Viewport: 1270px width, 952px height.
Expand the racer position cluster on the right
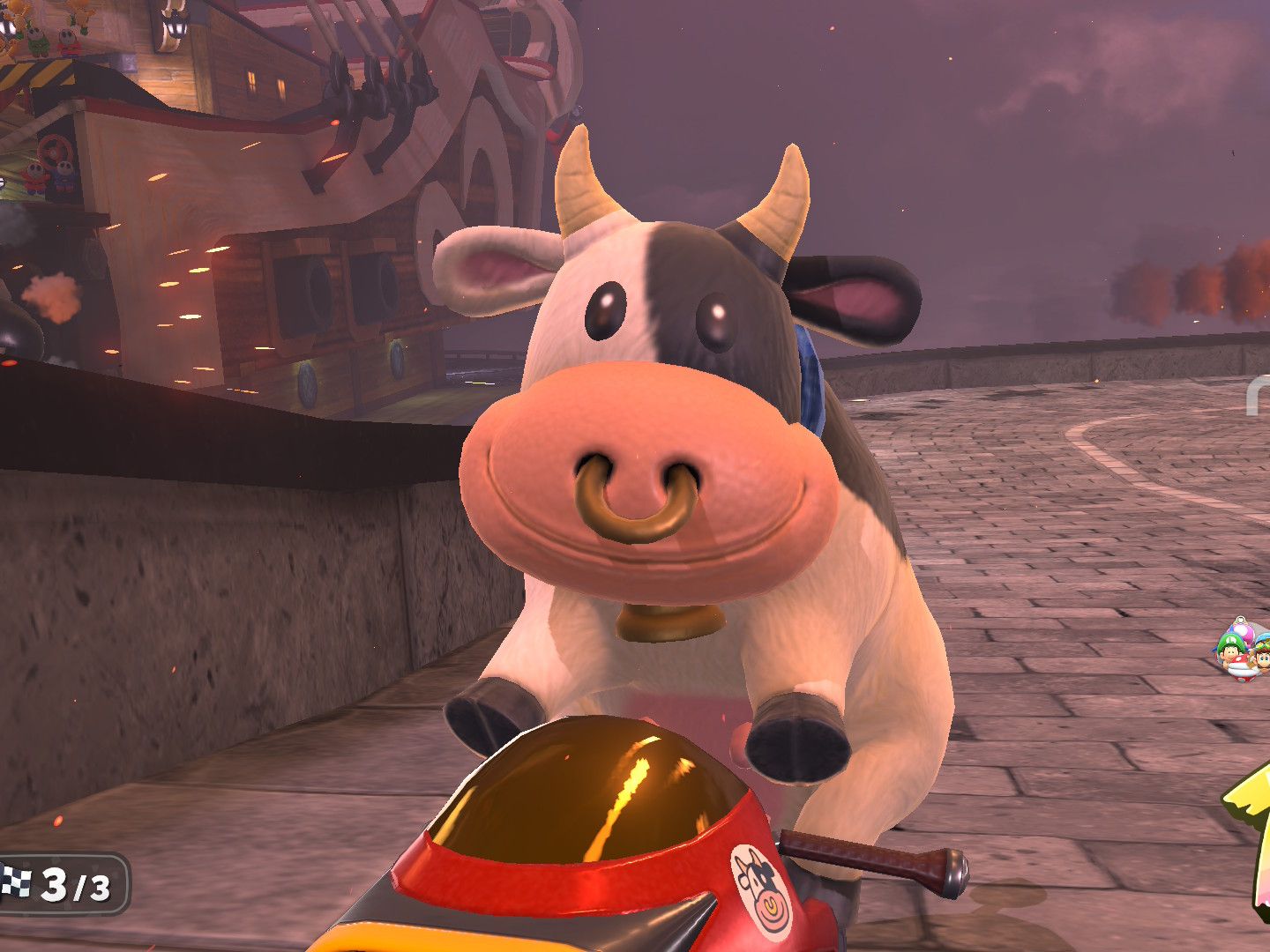click(x=1245, y=652)
